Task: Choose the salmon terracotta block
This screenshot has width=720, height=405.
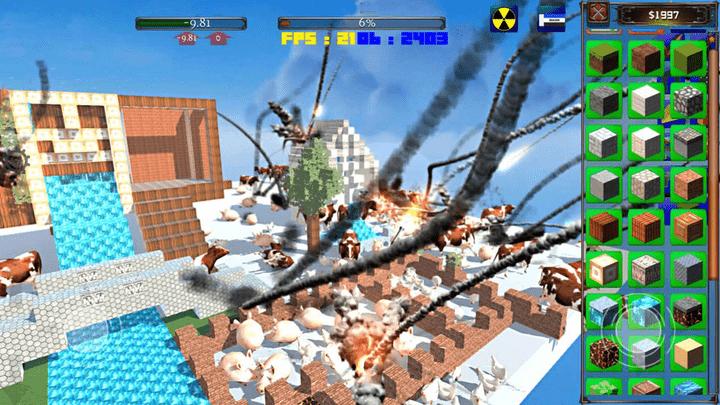Action: coord(686,183)
